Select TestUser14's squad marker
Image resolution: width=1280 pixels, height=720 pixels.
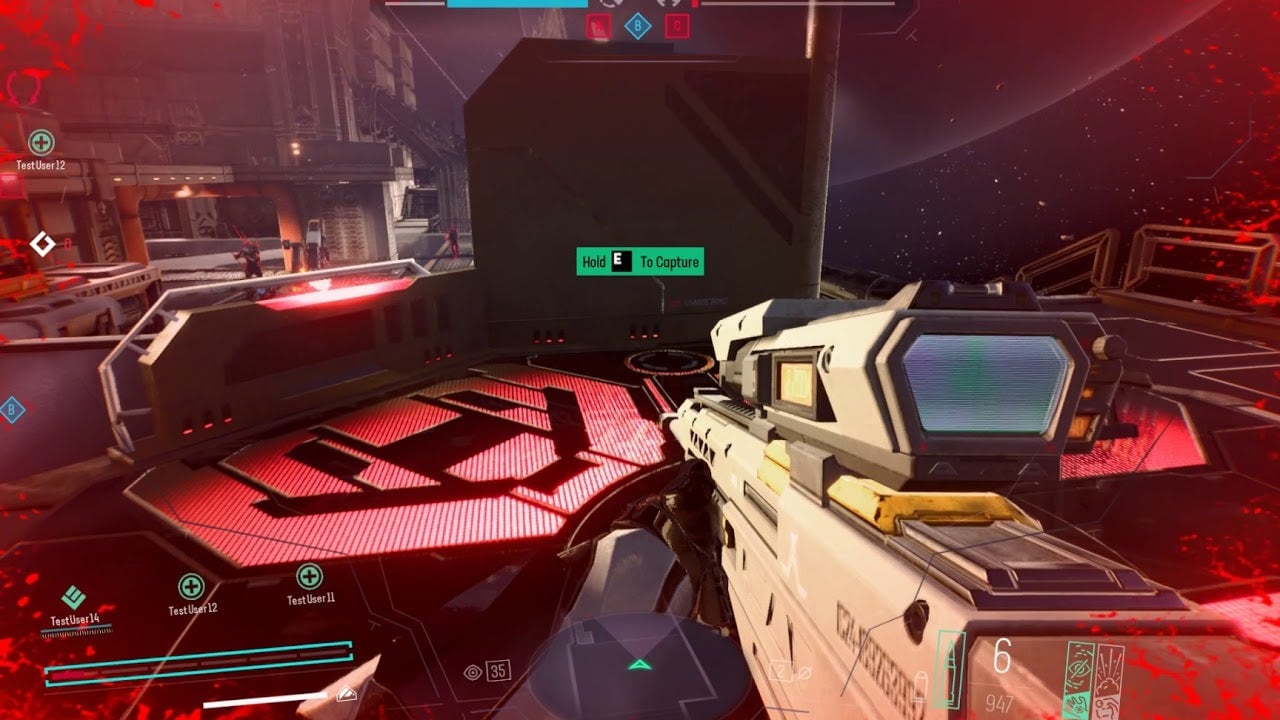pyautogui.click(x=73, y=598)
